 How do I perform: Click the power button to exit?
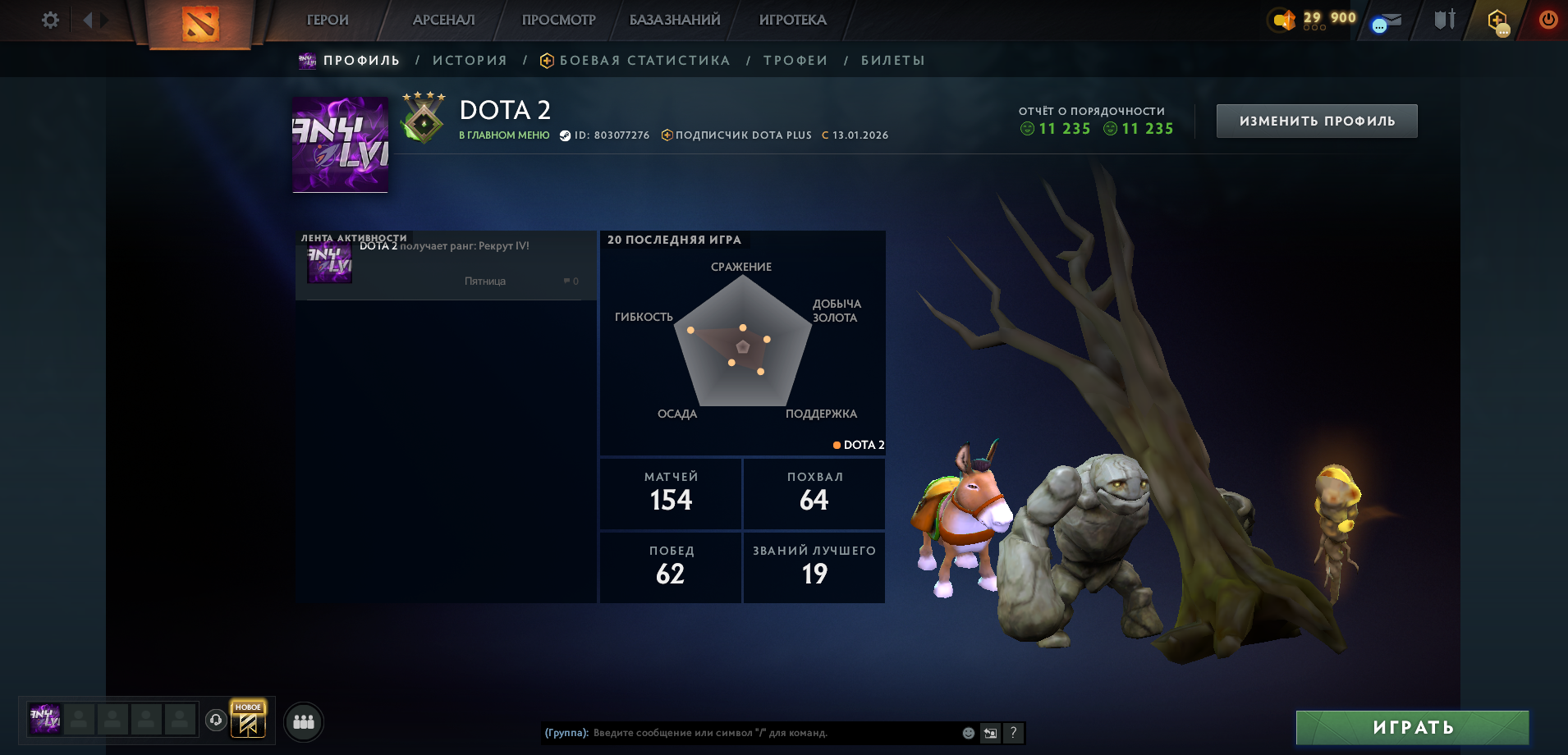(x=1548, y=21)
